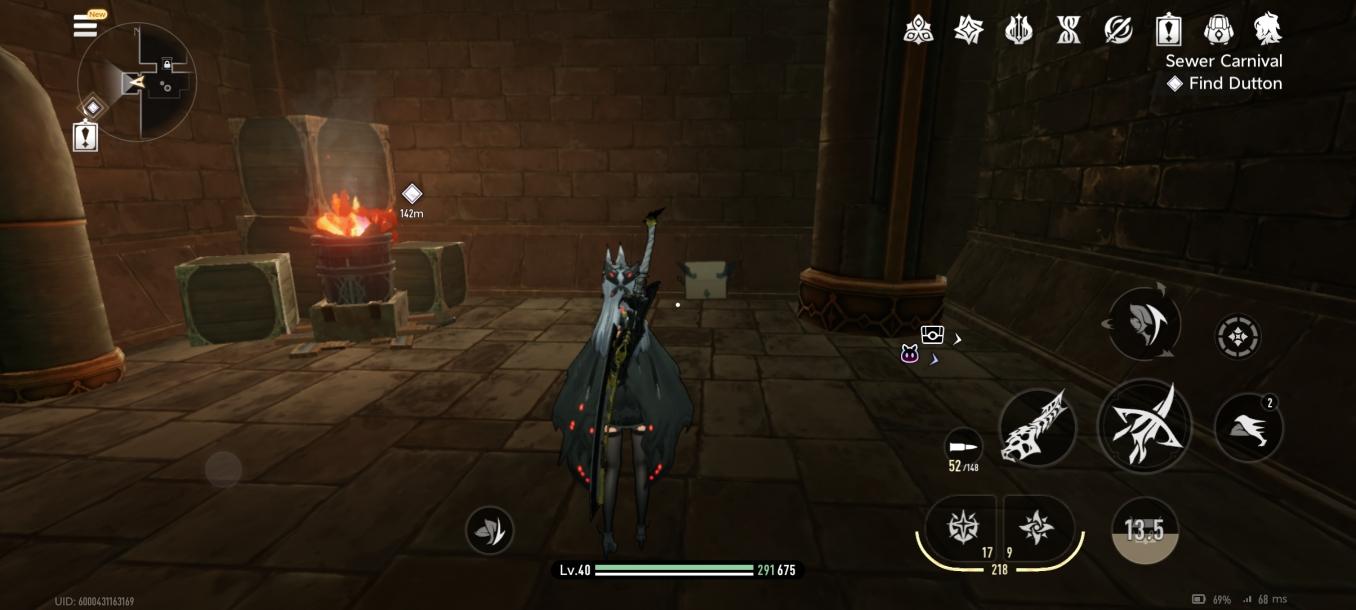Screen dimensions: 1356x610
Task: Activate the dodge dash button with 2 charges
Action: [1249, 428]
